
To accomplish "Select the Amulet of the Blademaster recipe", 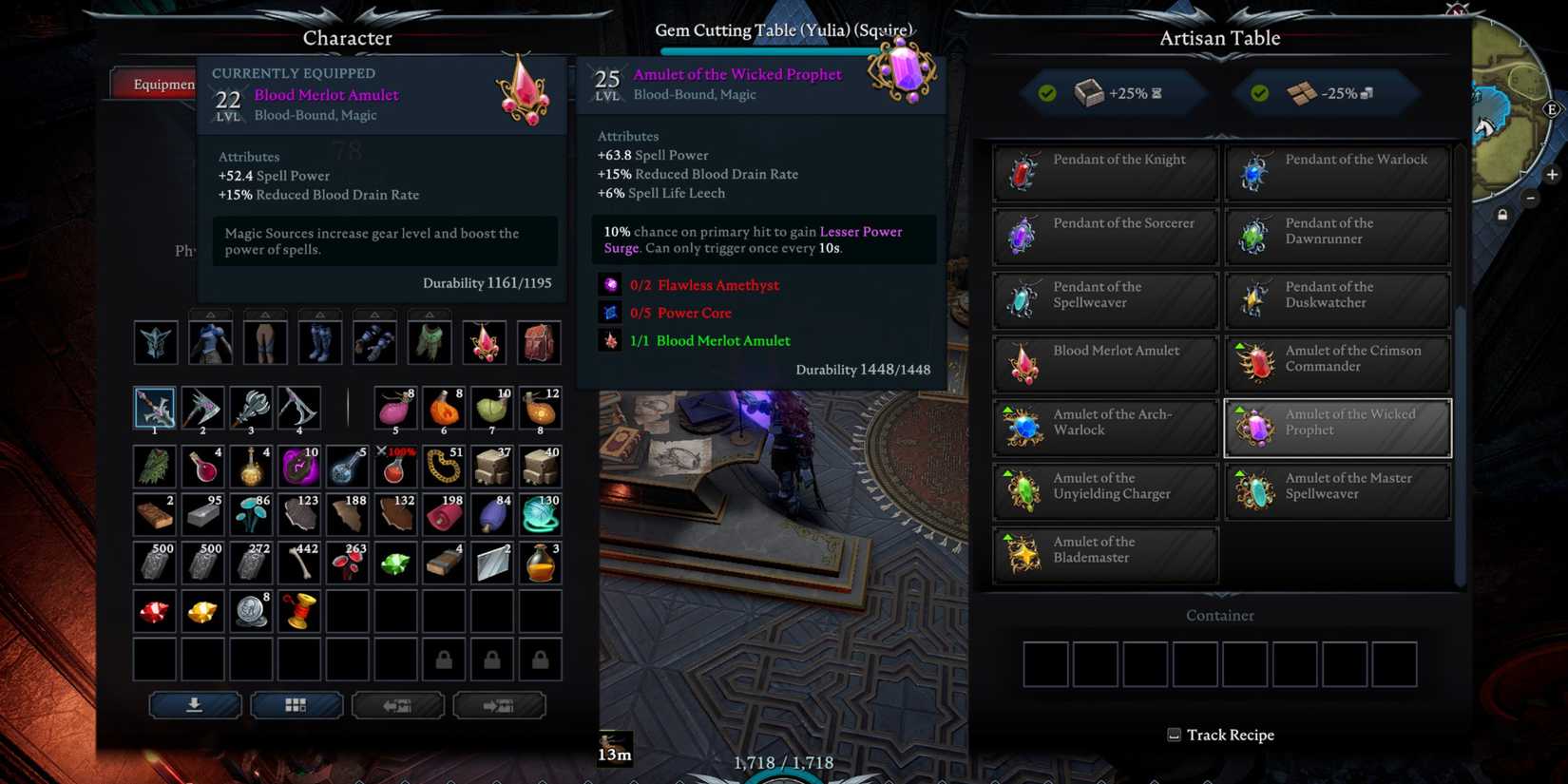I will (1103, 554).
